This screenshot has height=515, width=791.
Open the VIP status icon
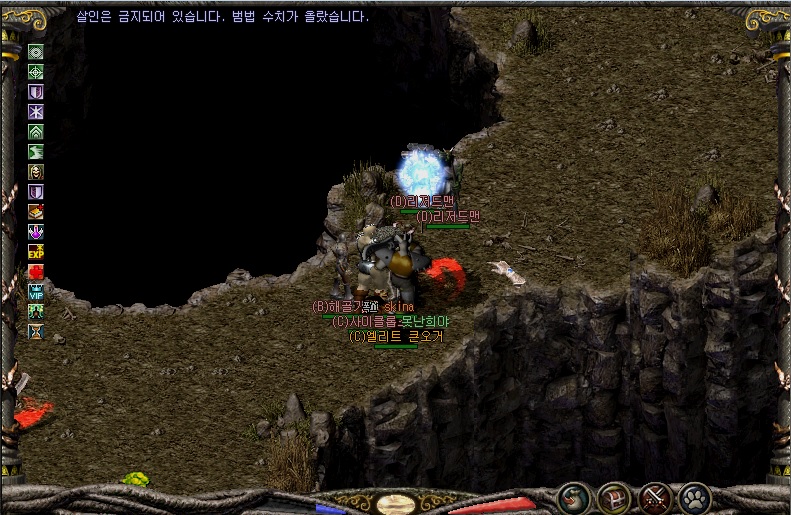[36, 292]
